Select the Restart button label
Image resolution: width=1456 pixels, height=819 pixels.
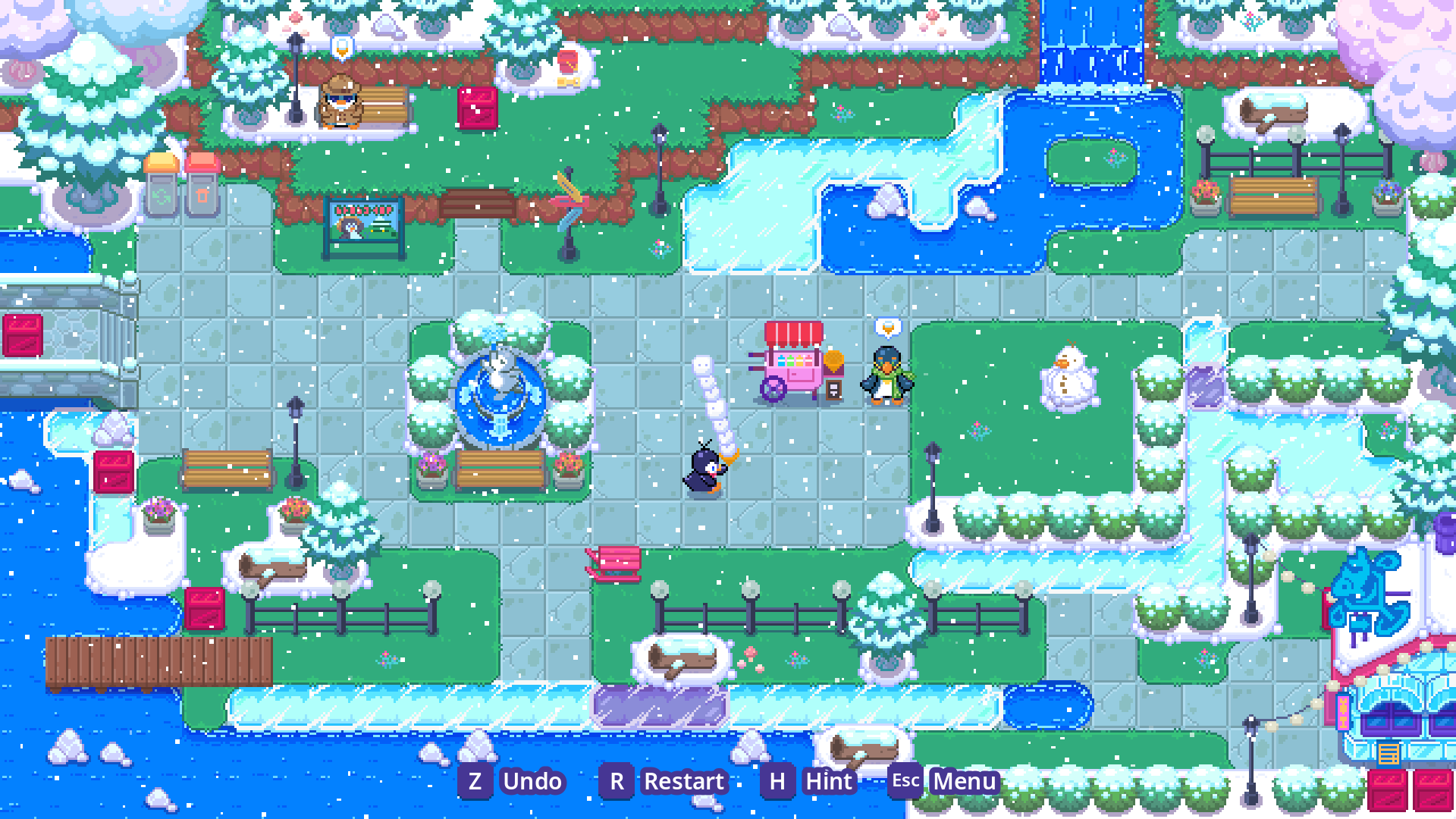pos(683,781)
